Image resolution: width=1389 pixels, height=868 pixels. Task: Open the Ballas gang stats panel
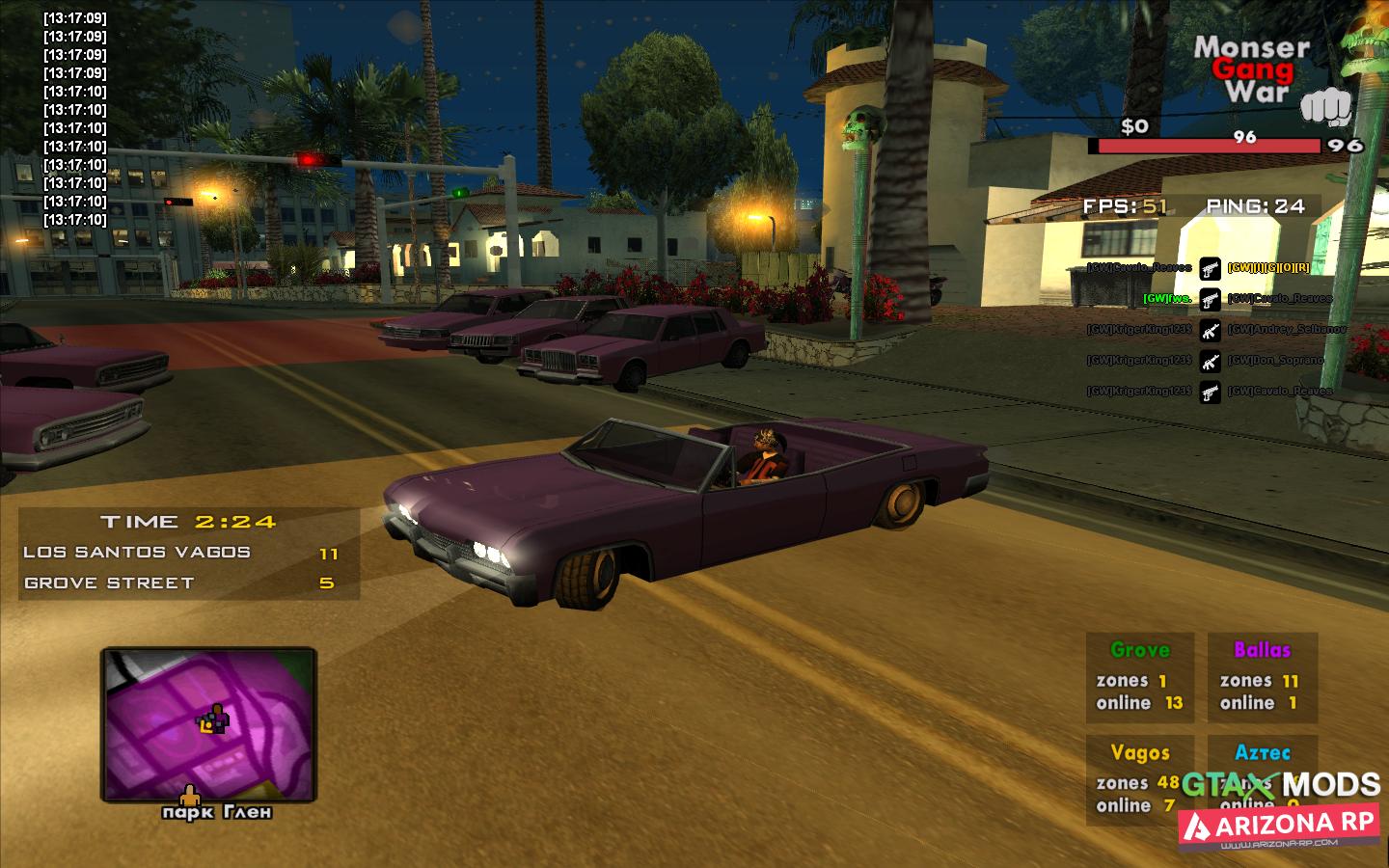(x=1262, y=677)
